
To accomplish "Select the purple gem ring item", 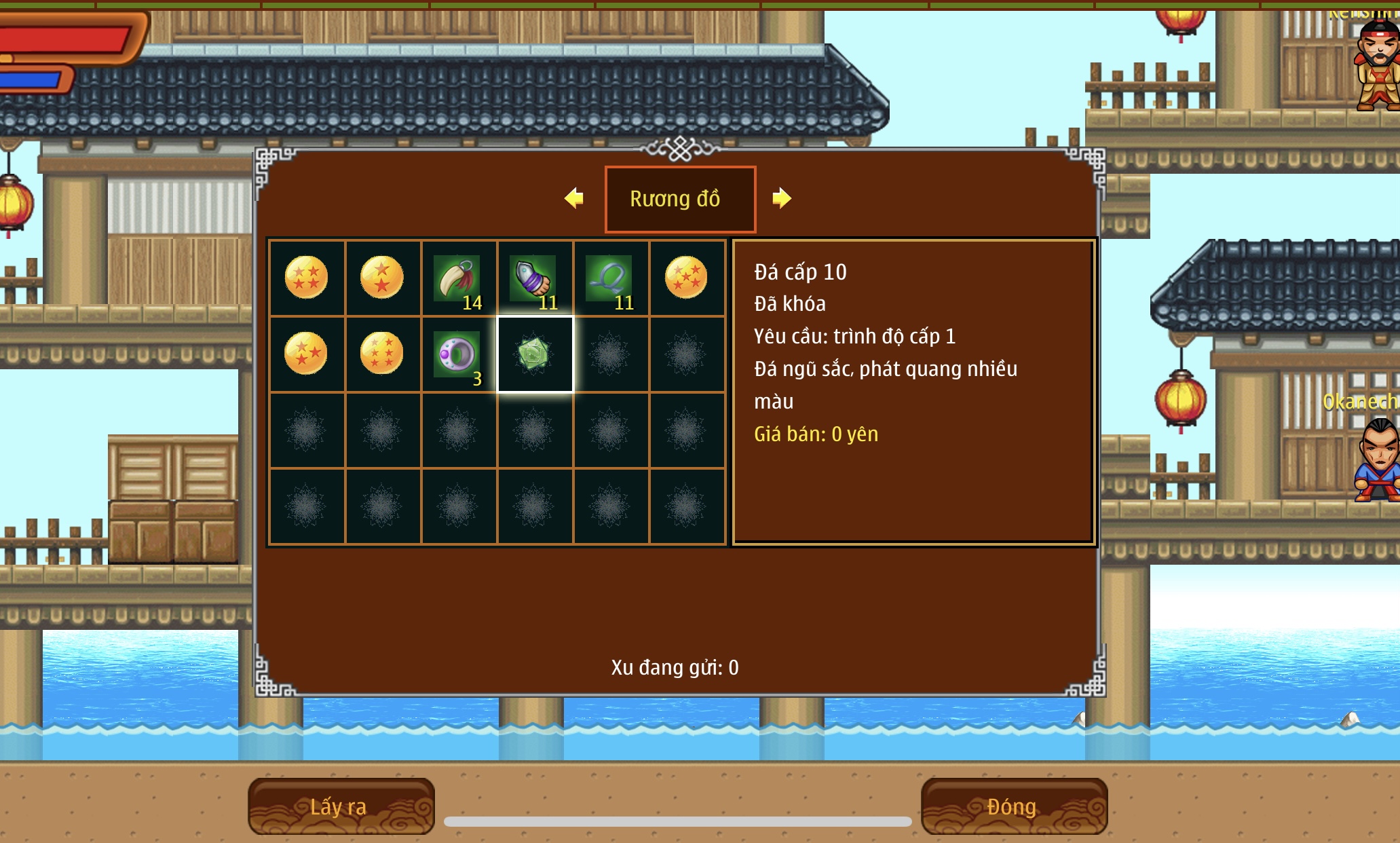I will coord(458,354).
